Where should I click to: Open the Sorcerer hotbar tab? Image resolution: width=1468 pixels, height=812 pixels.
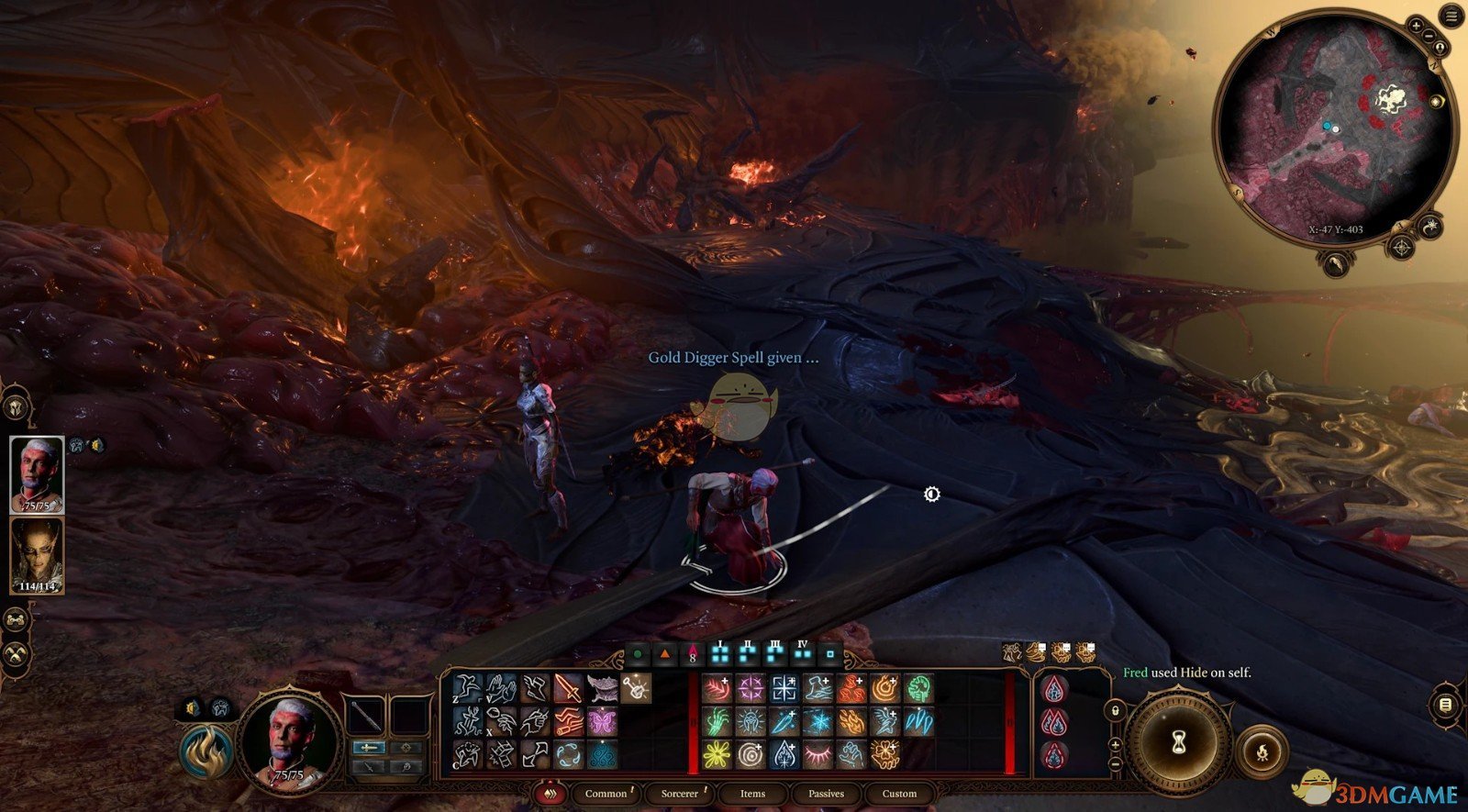pyautogui.click(x=680, y=794)
